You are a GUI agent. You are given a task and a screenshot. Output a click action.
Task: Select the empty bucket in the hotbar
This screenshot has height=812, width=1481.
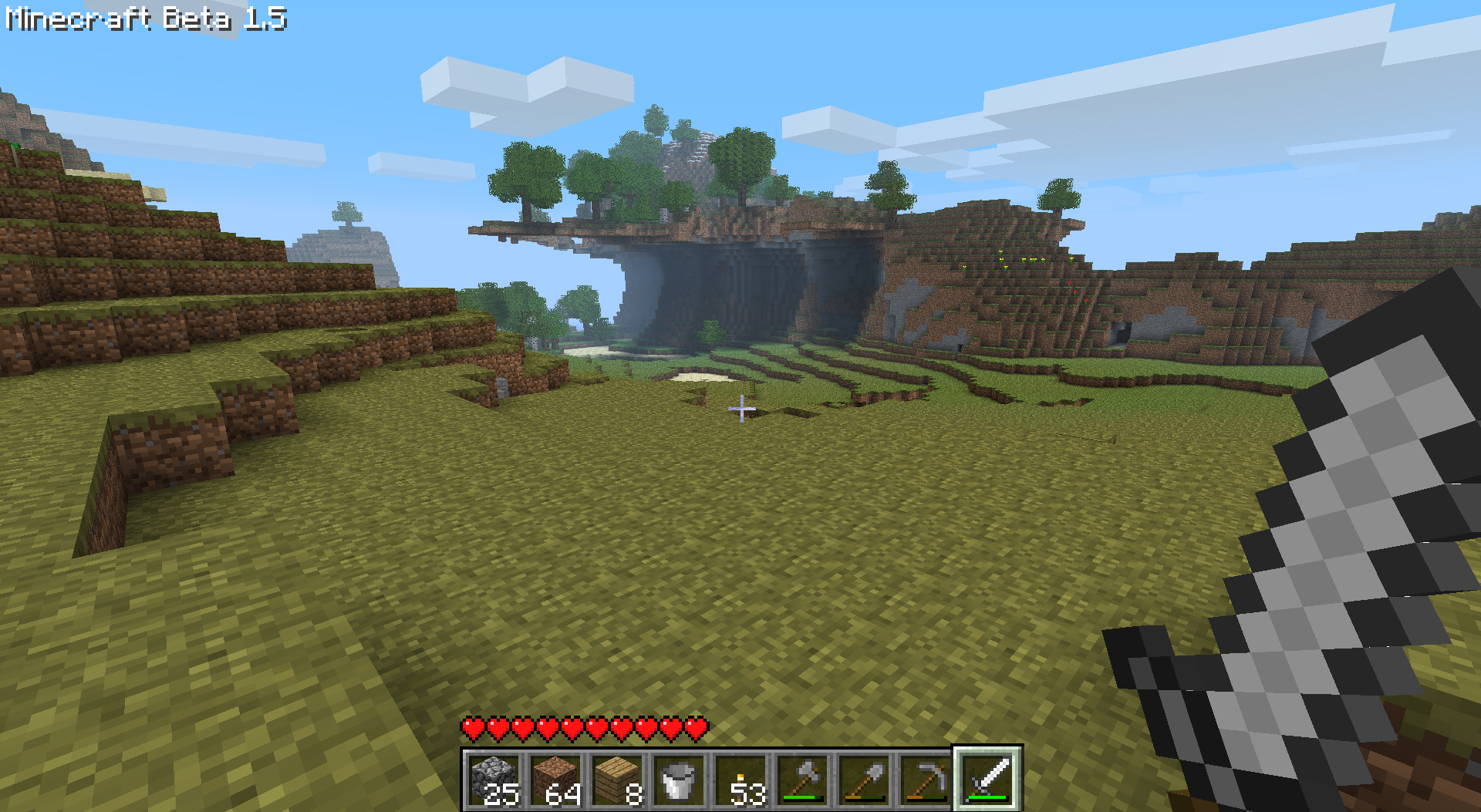680,779
